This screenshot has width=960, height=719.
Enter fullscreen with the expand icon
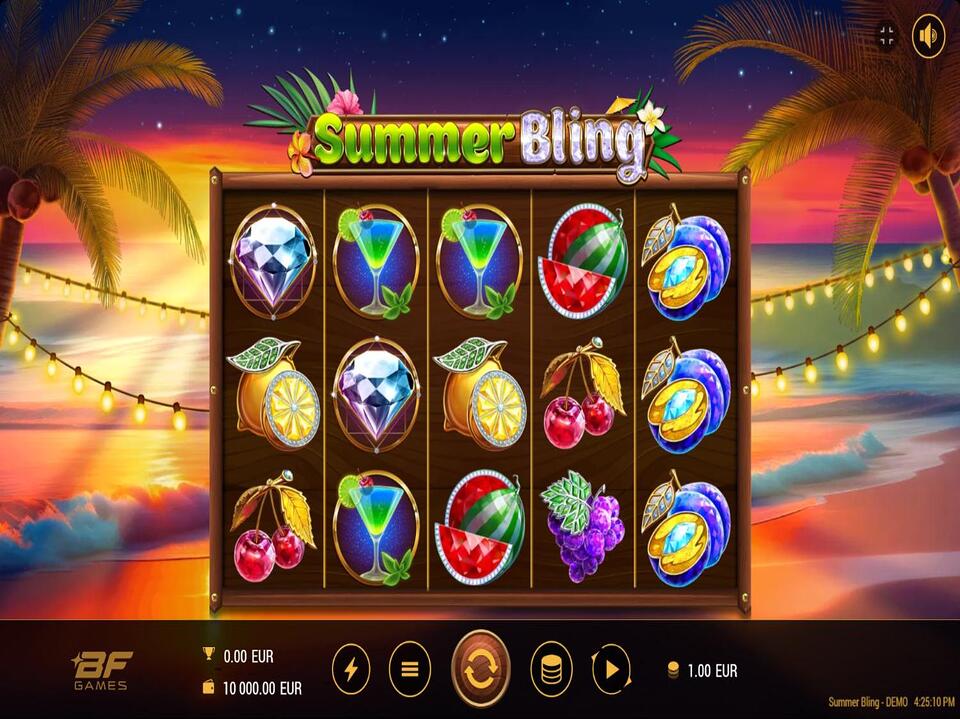[887, 37]
